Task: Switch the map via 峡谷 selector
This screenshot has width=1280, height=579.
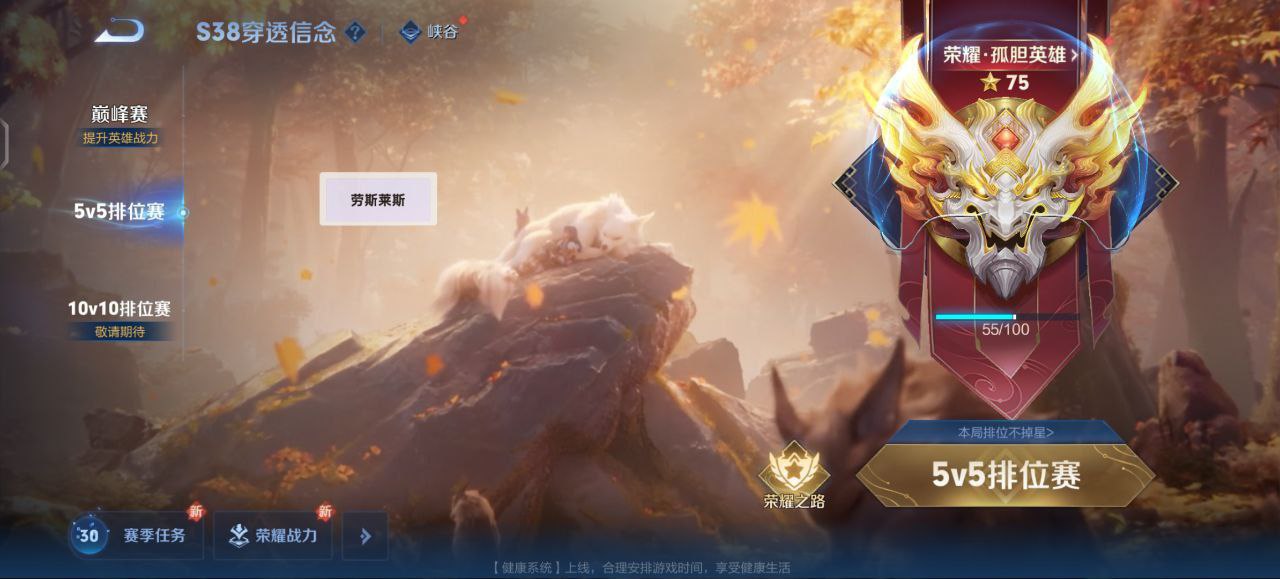Action: 430,32
